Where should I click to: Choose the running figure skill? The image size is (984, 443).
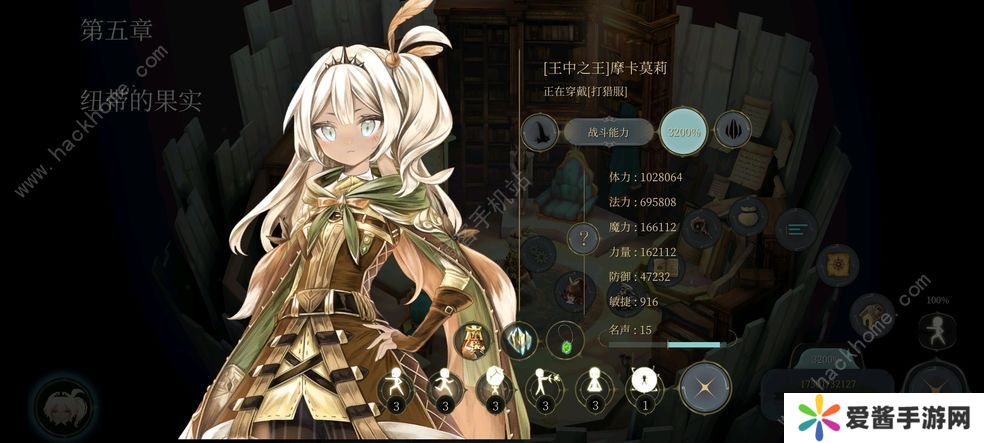[443, 387]
